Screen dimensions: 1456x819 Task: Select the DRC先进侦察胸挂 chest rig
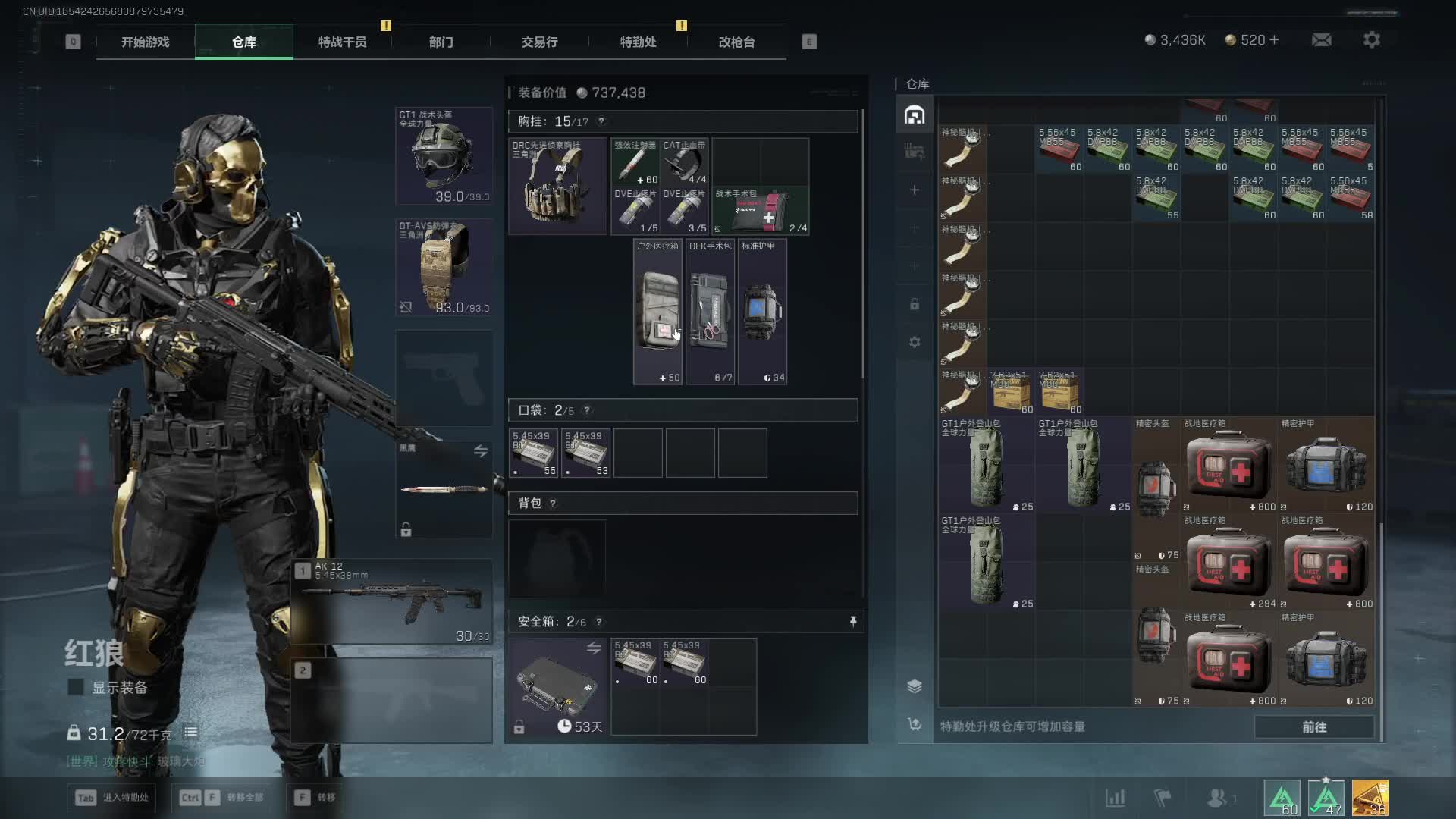click(x=557, y=187)
